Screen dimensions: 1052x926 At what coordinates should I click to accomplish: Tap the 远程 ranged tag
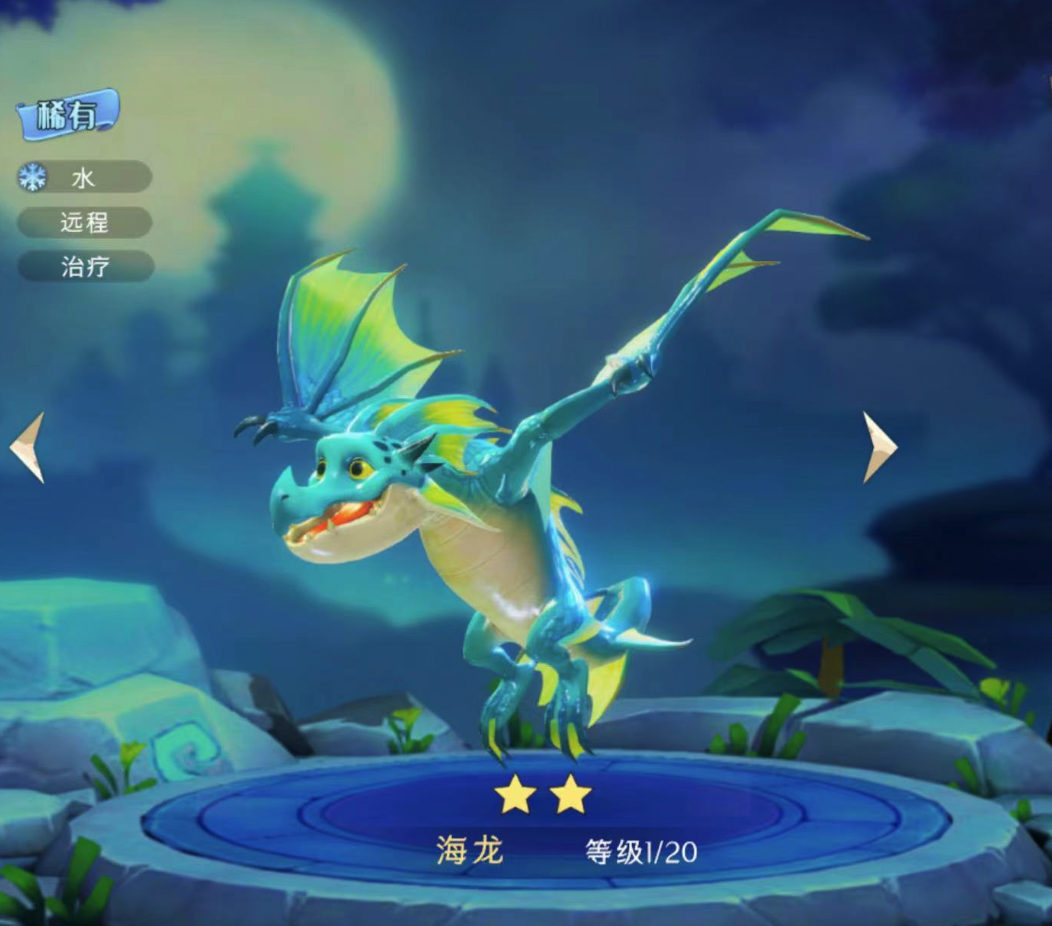coord(85,222)
